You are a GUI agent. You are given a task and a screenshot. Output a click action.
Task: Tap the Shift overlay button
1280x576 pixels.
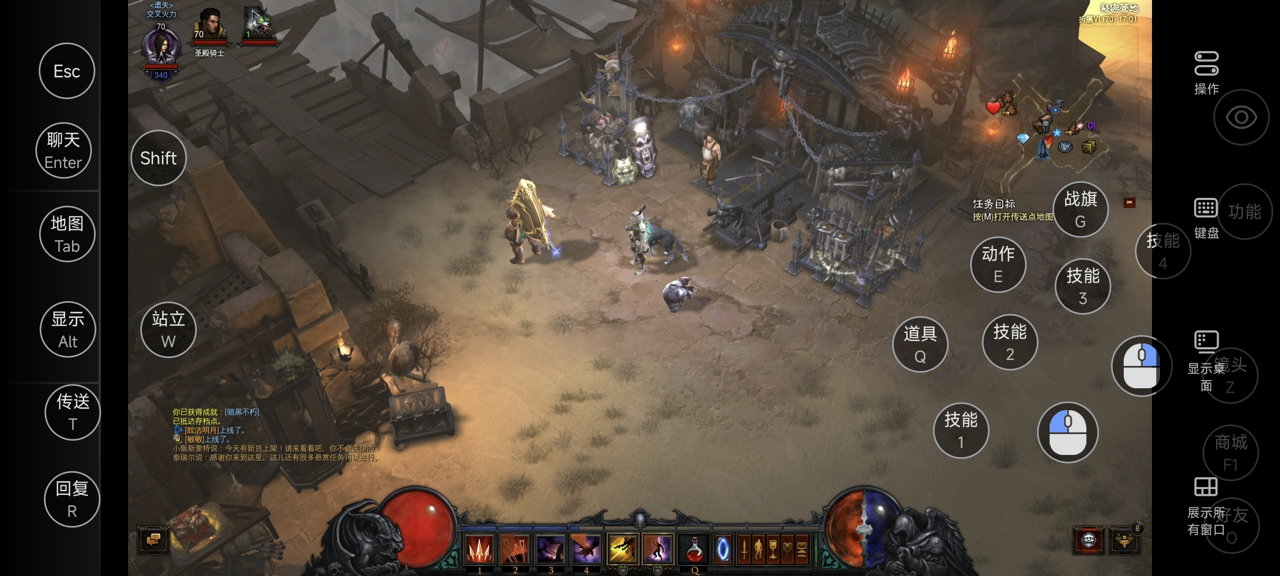(158, 158)
